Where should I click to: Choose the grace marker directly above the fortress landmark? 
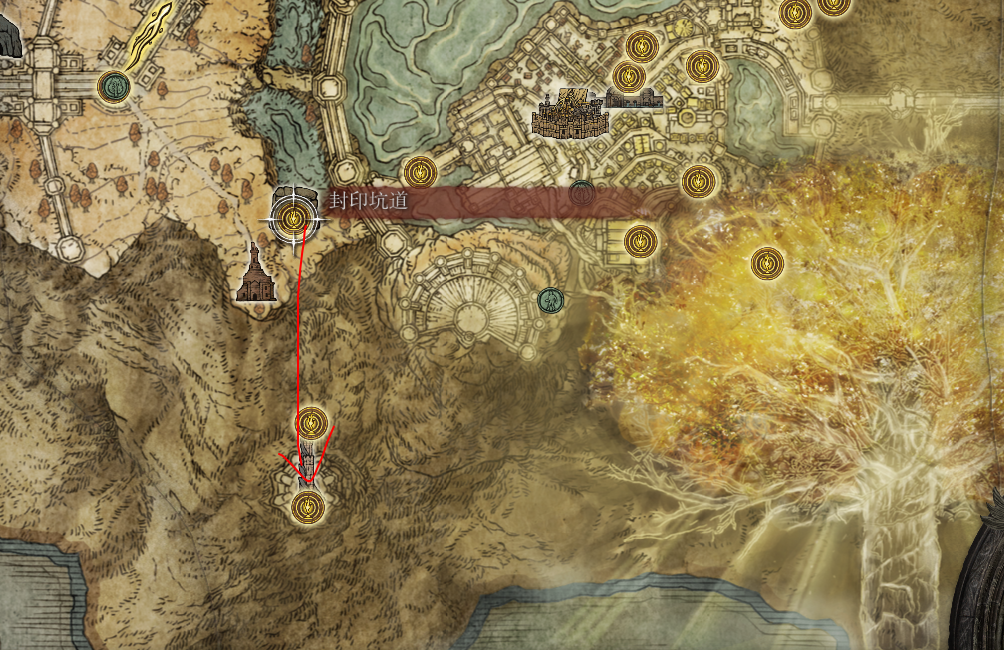(628, 76)
